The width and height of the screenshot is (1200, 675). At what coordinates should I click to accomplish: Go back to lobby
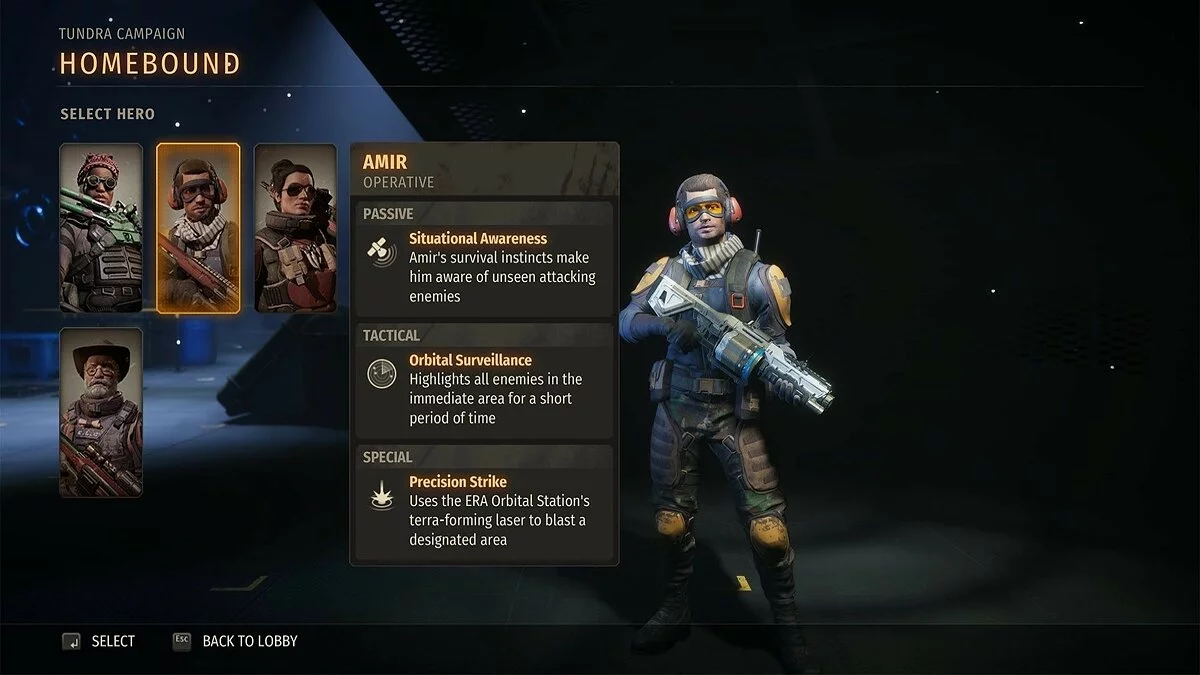236,641
